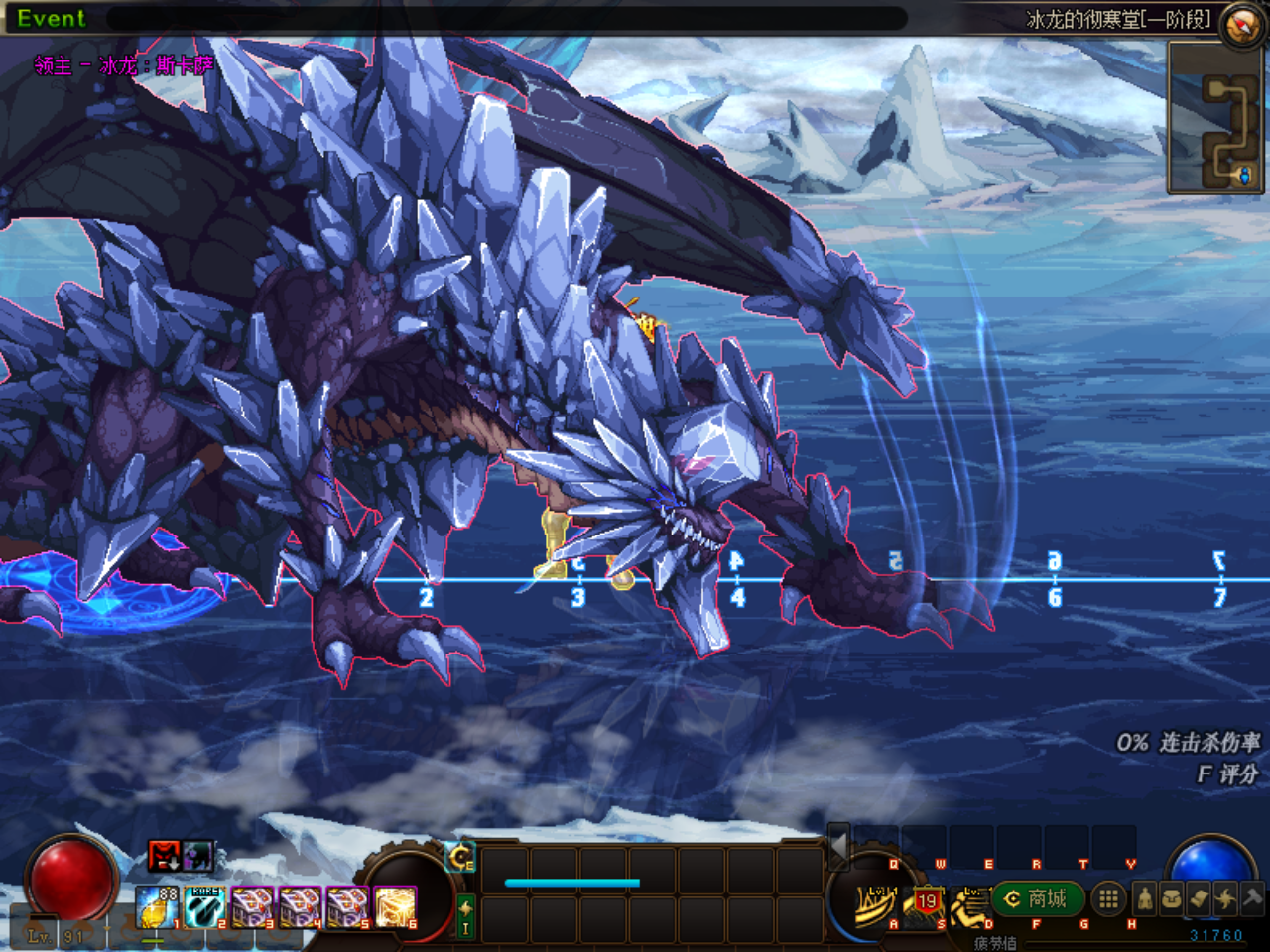Open the dungeon minimap panel
The width and height of the screenshot is (1270, 952).
(x=1217, y=119)
